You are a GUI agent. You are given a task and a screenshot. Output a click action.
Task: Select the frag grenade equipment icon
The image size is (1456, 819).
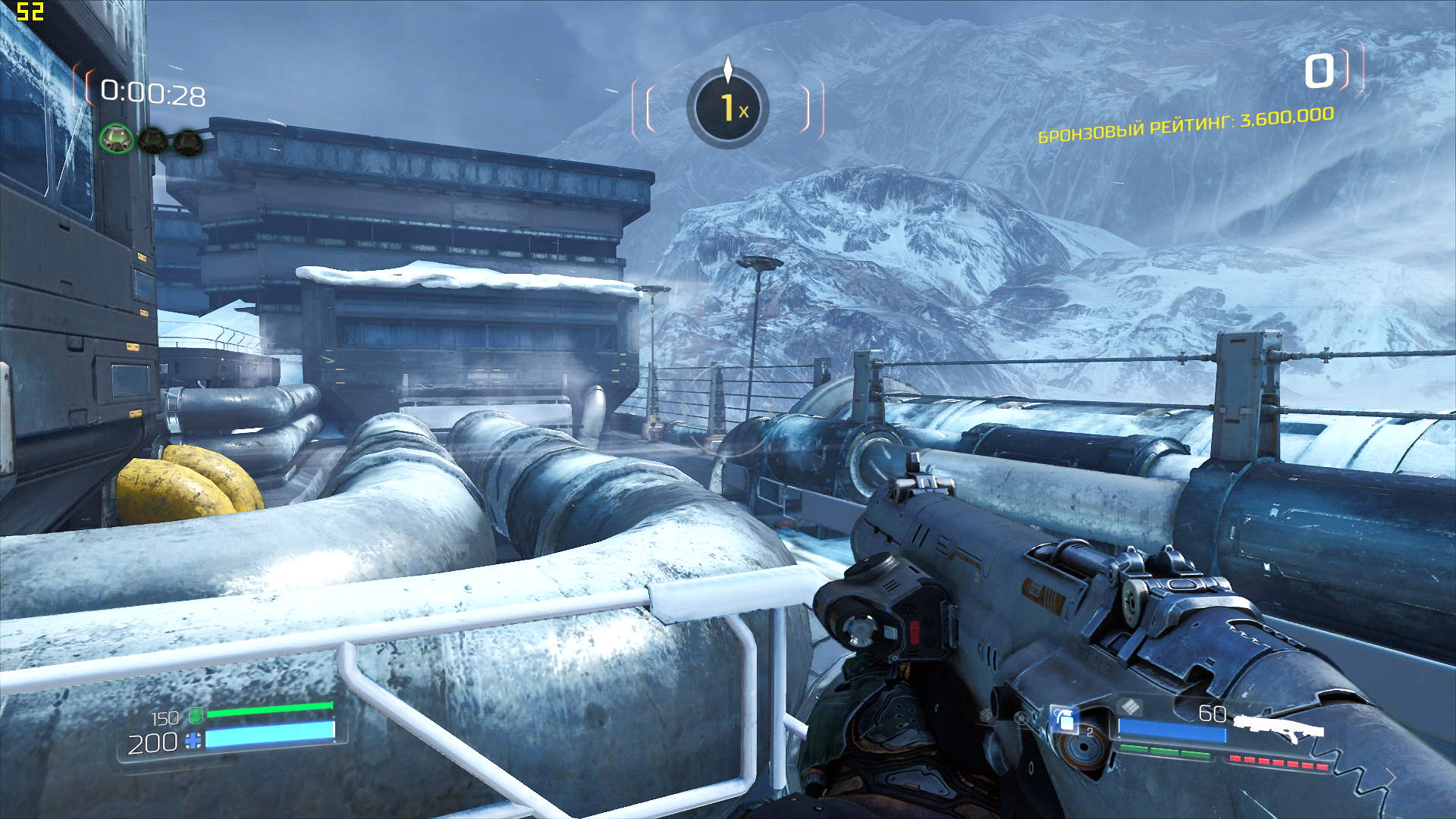[x=1065, y=719]
